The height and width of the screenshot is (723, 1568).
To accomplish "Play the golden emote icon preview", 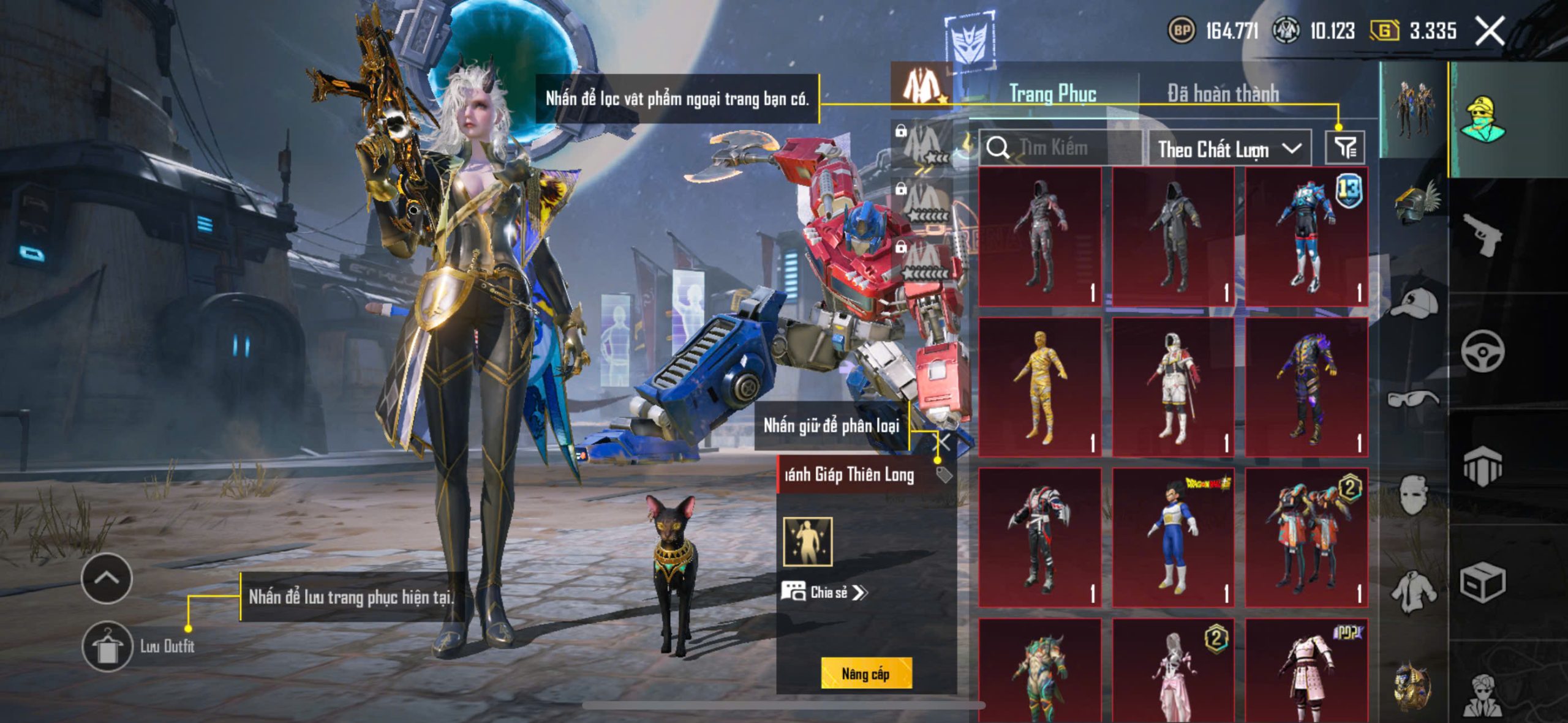I will [x=808, y=542].
